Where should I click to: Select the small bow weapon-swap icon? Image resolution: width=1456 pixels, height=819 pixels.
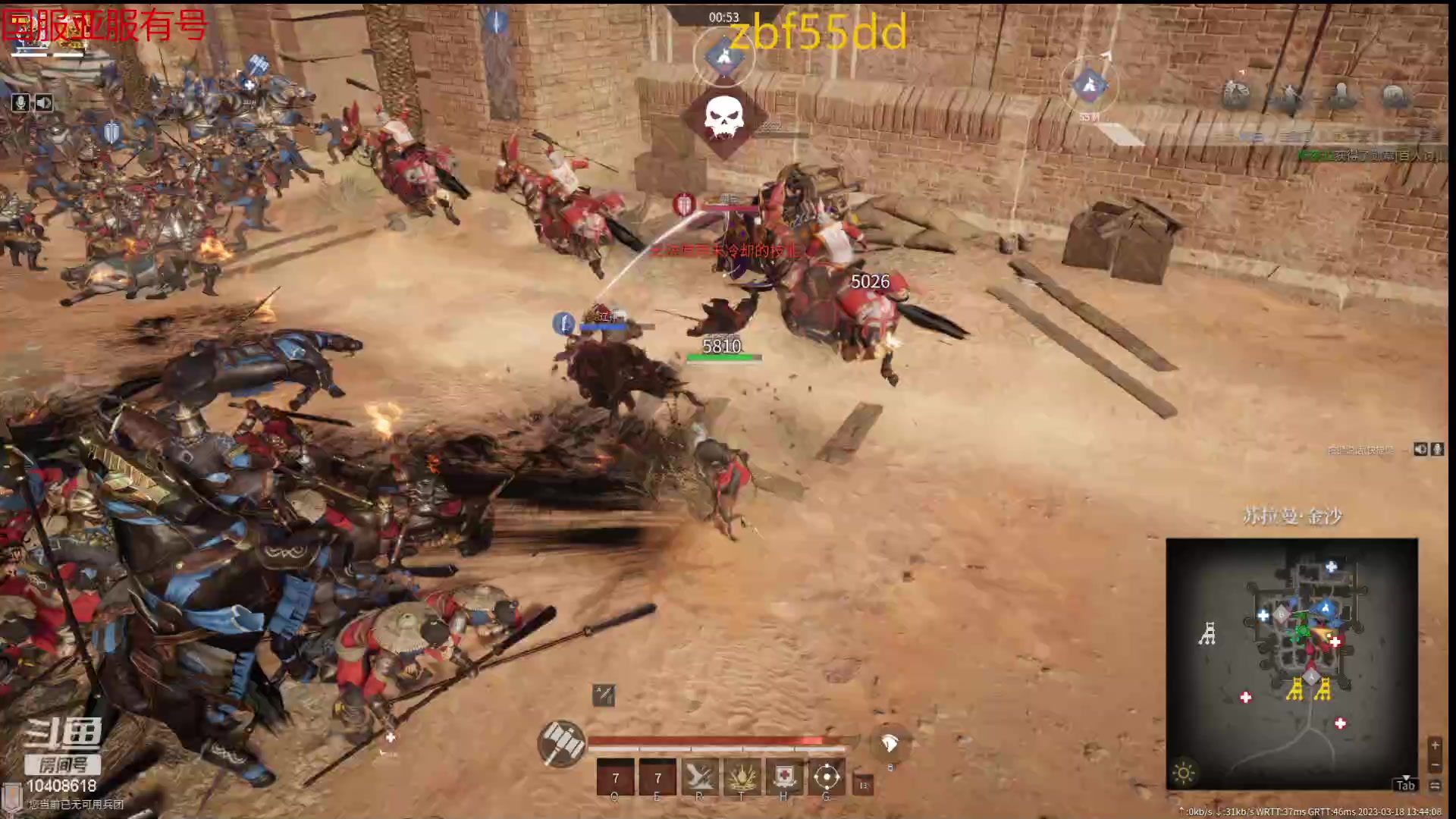click(x=604, y=695)
